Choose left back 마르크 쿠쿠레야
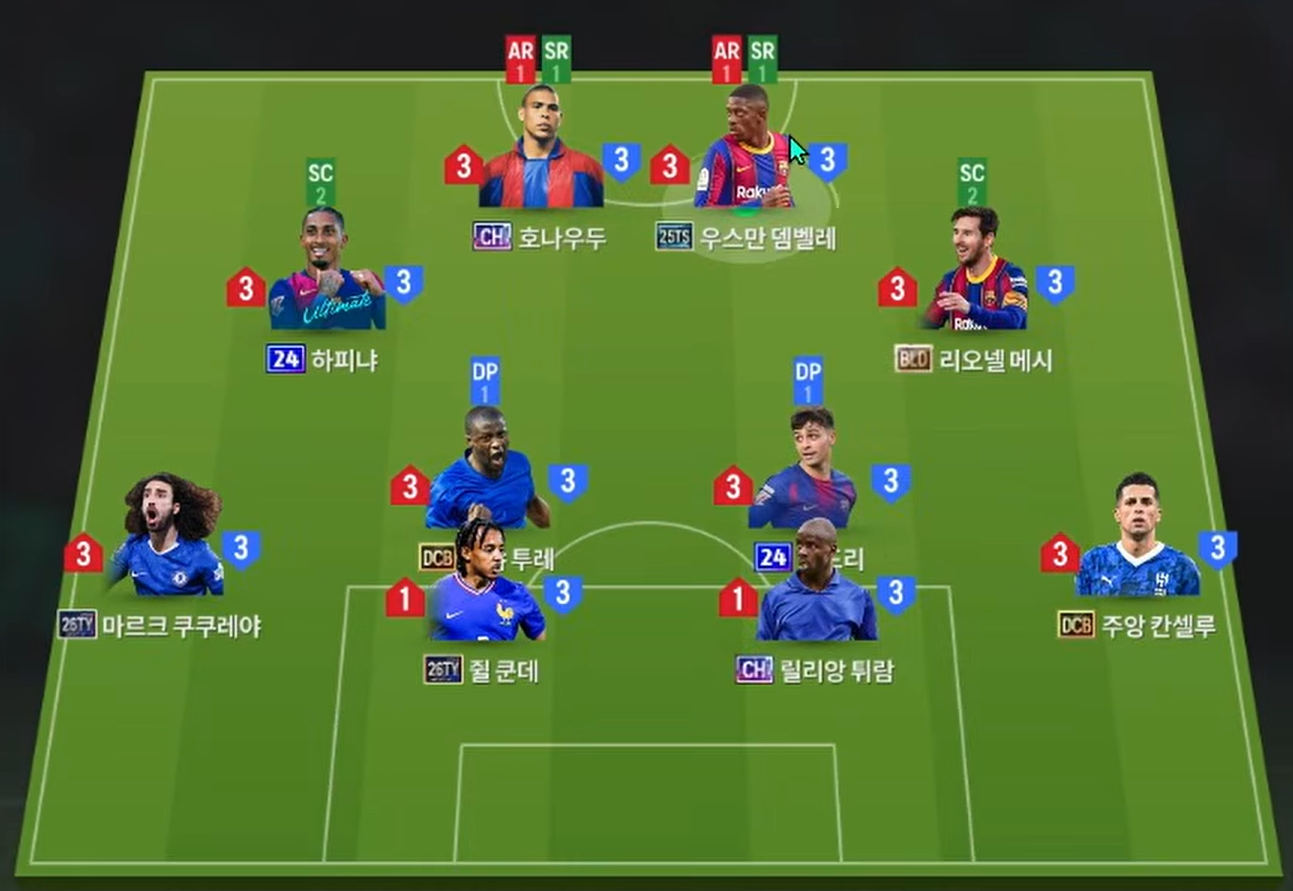 coord(168,540)
